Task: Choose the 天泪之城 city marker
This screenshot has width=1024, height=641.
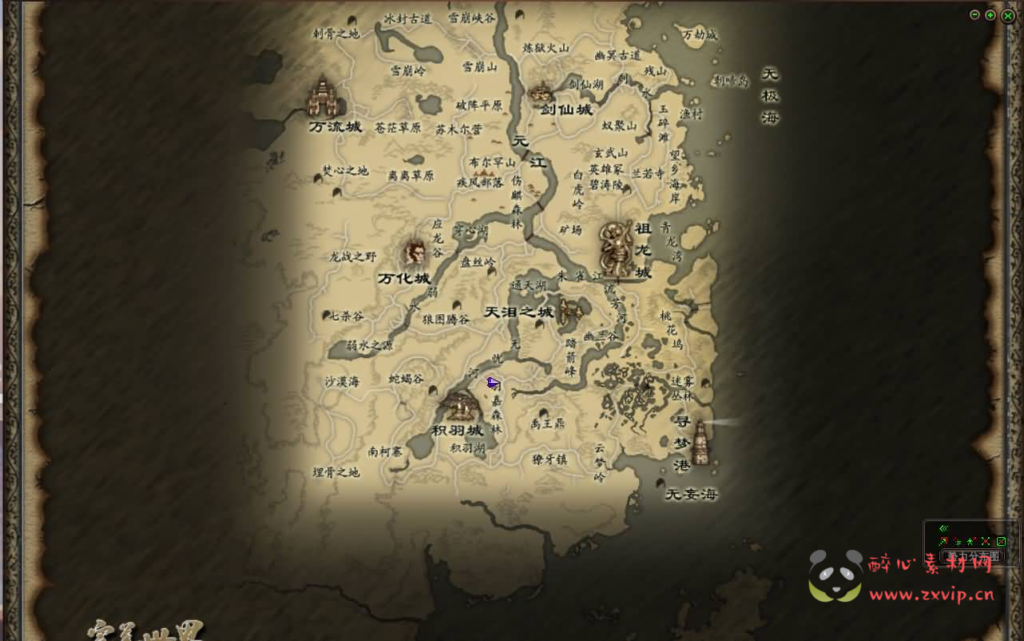Action: click(570, 312)
